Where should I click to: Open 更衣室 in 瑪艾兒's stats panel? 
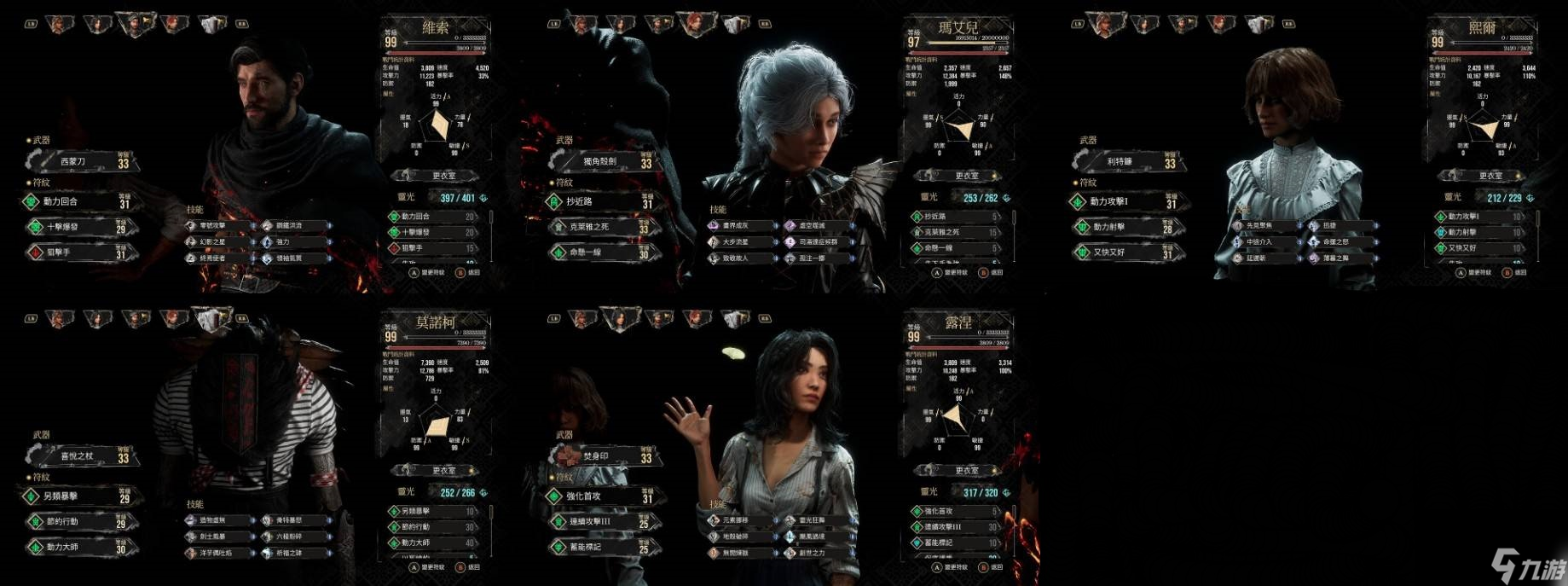click(x=964, y=176)
